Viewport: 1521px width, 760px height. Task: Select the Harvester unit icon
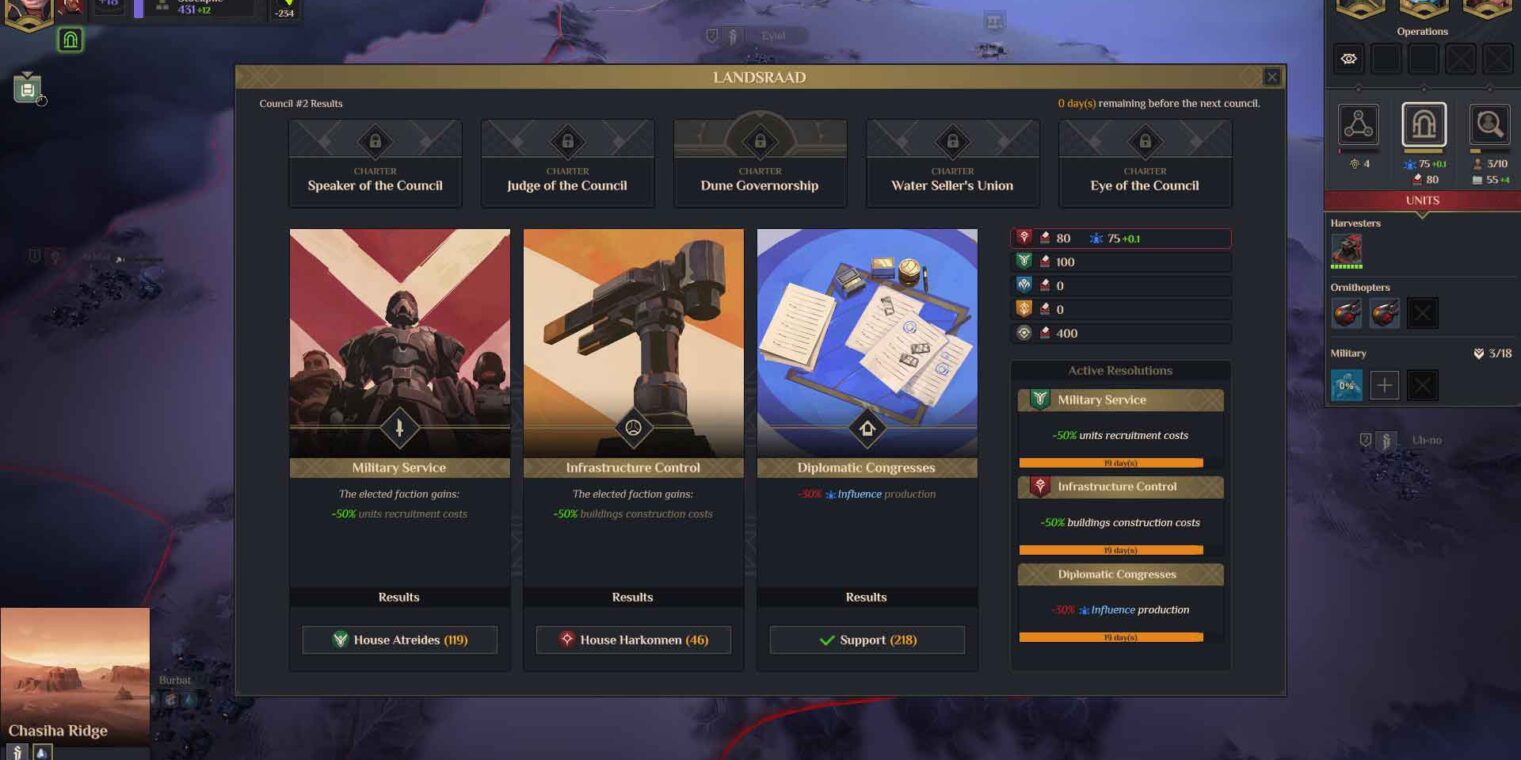pyautogui.click(x=1346, y=249)
